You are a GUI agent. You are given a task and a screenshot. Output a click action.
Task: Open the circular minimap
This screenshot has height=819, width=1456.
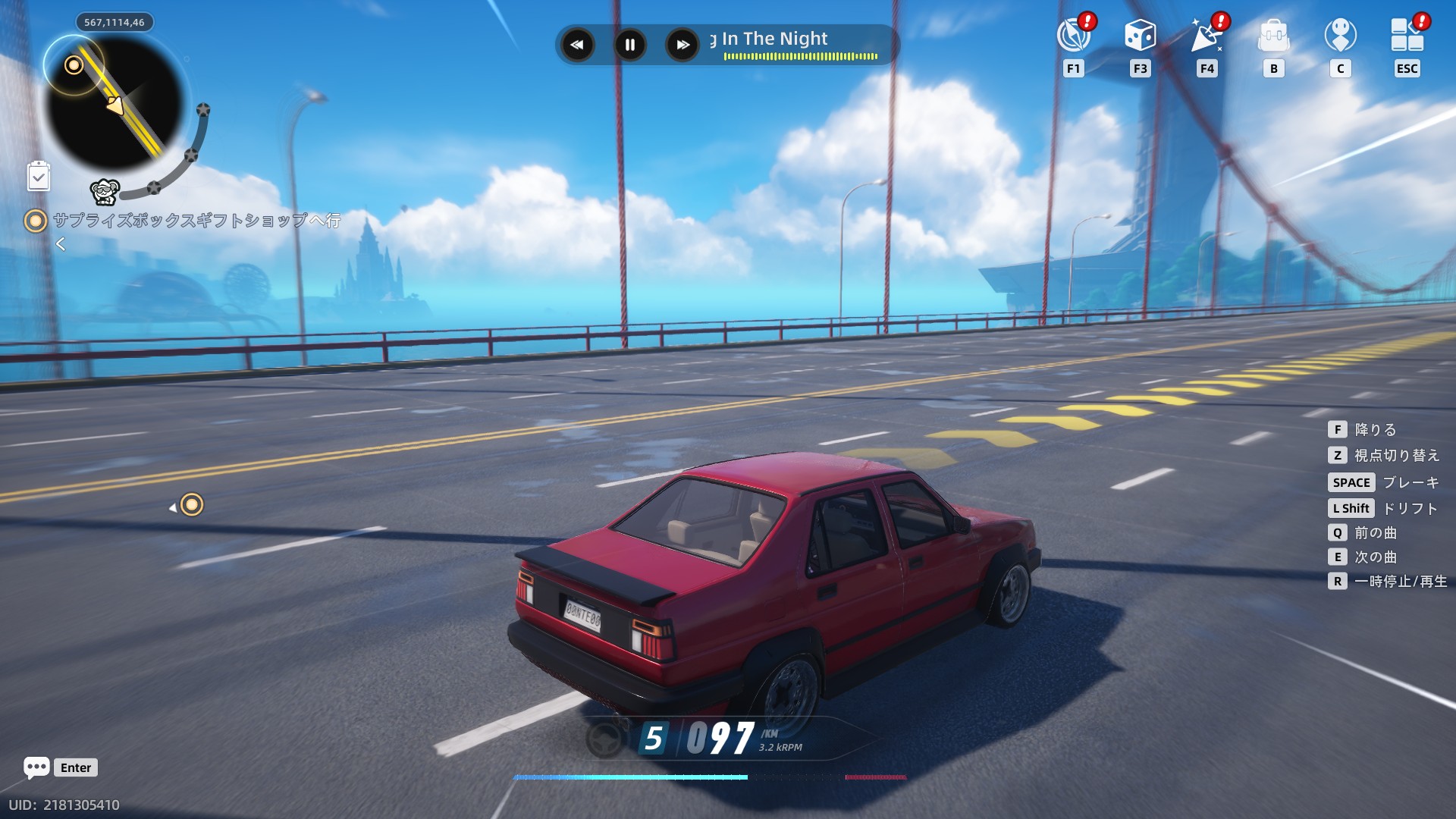click(114, 102)
